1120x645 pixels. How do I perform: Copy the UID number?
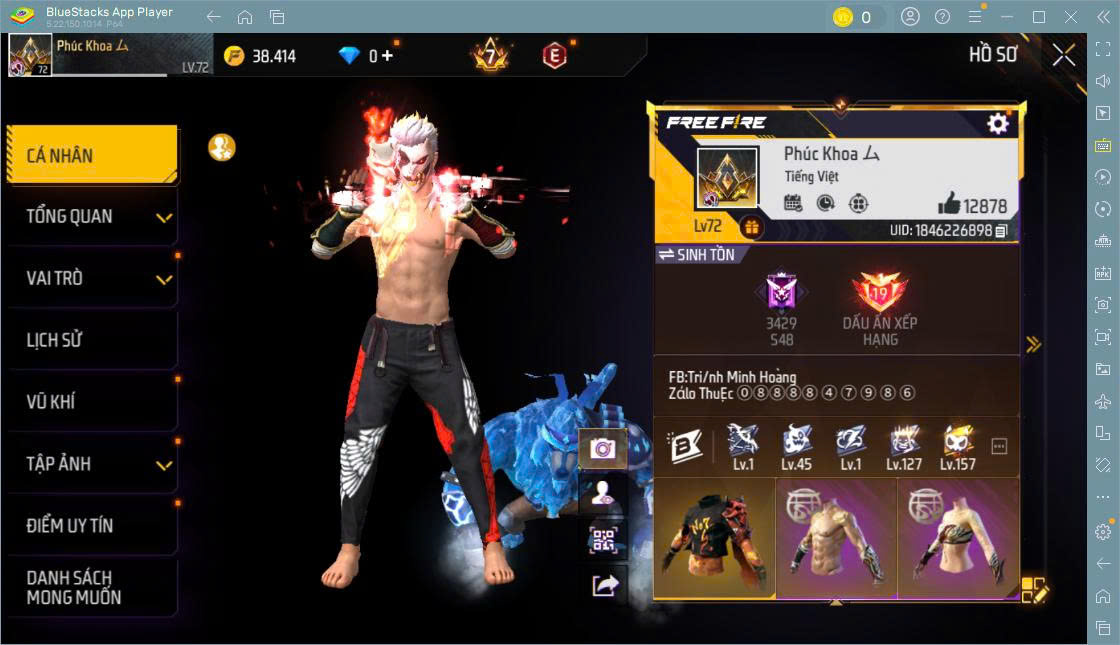(x=1001, y=231)
